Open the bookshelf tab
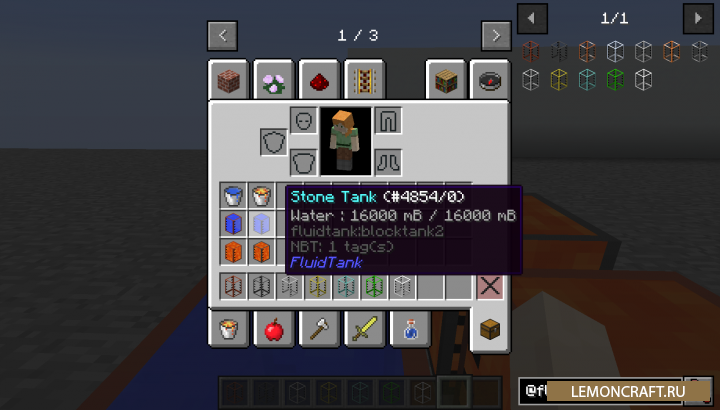 (445, 80)
